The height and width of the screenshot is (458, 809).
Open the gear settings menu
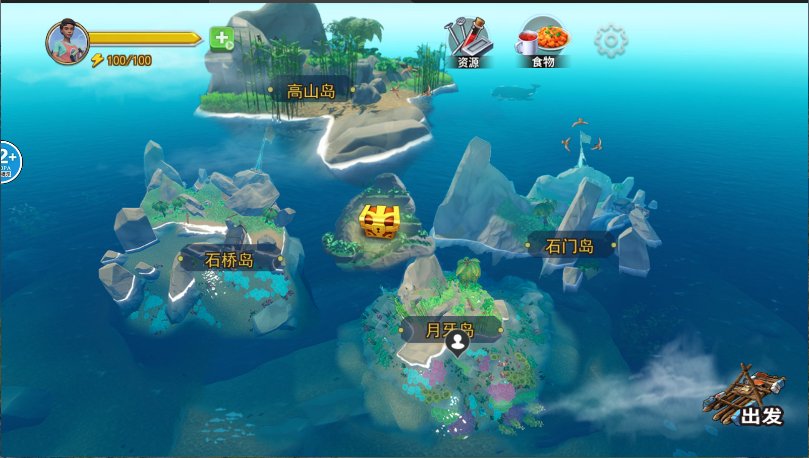pyautogui.click(x=611, y=41)
